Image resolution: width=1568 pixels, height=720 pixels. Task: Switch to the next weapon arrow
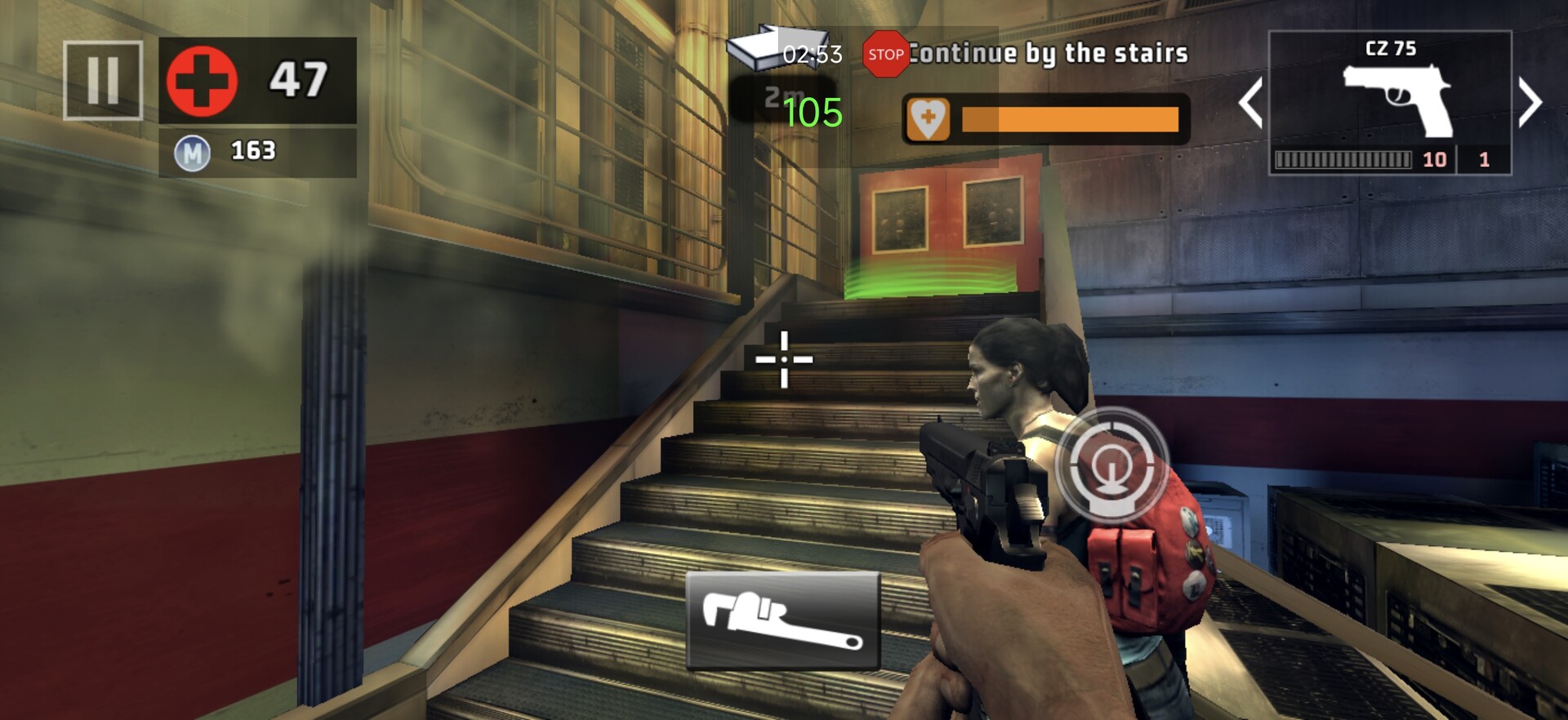pyautogui.click(x=1530, y=103)
